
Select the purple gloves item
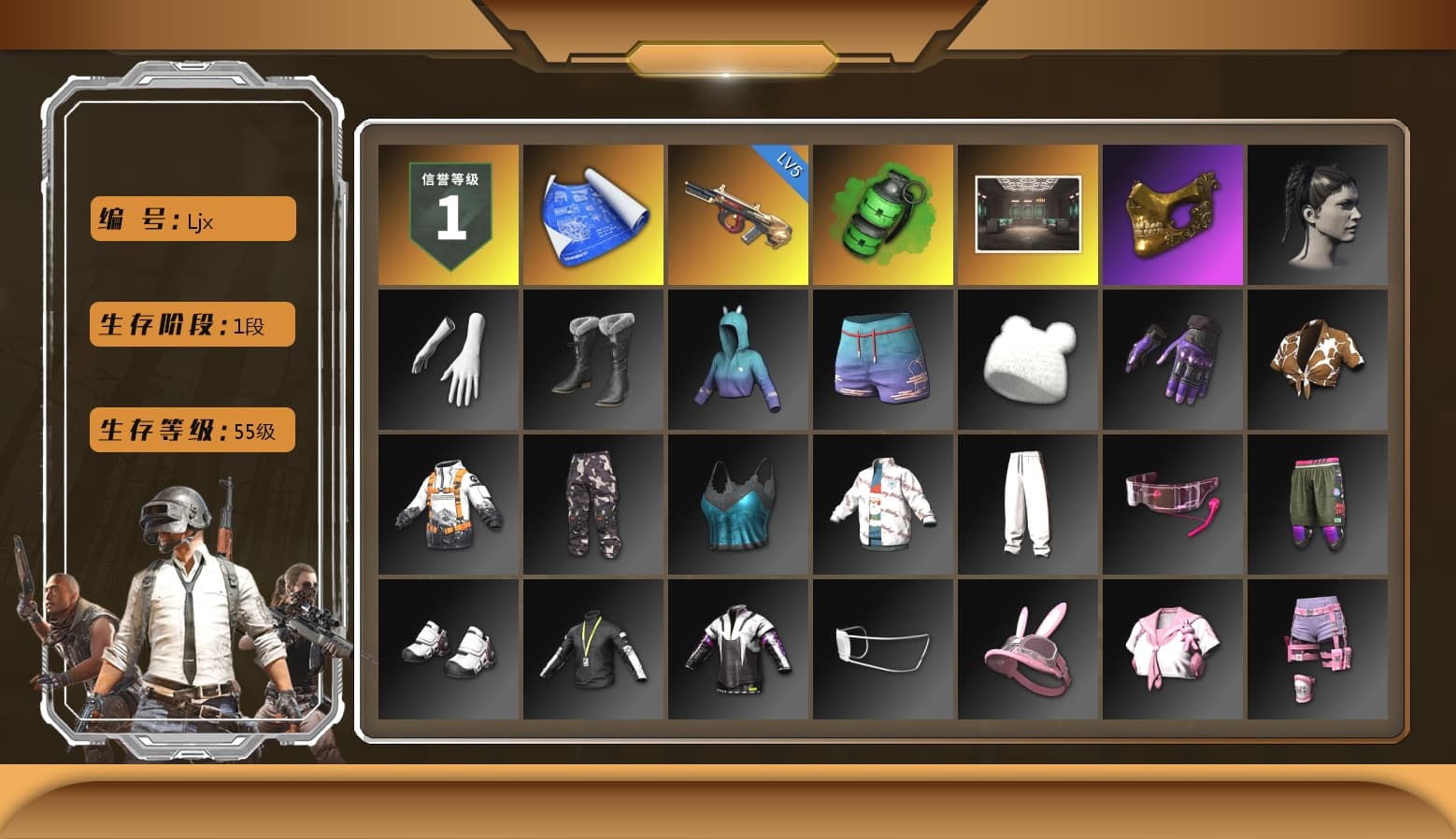(x=1174, y=358)
